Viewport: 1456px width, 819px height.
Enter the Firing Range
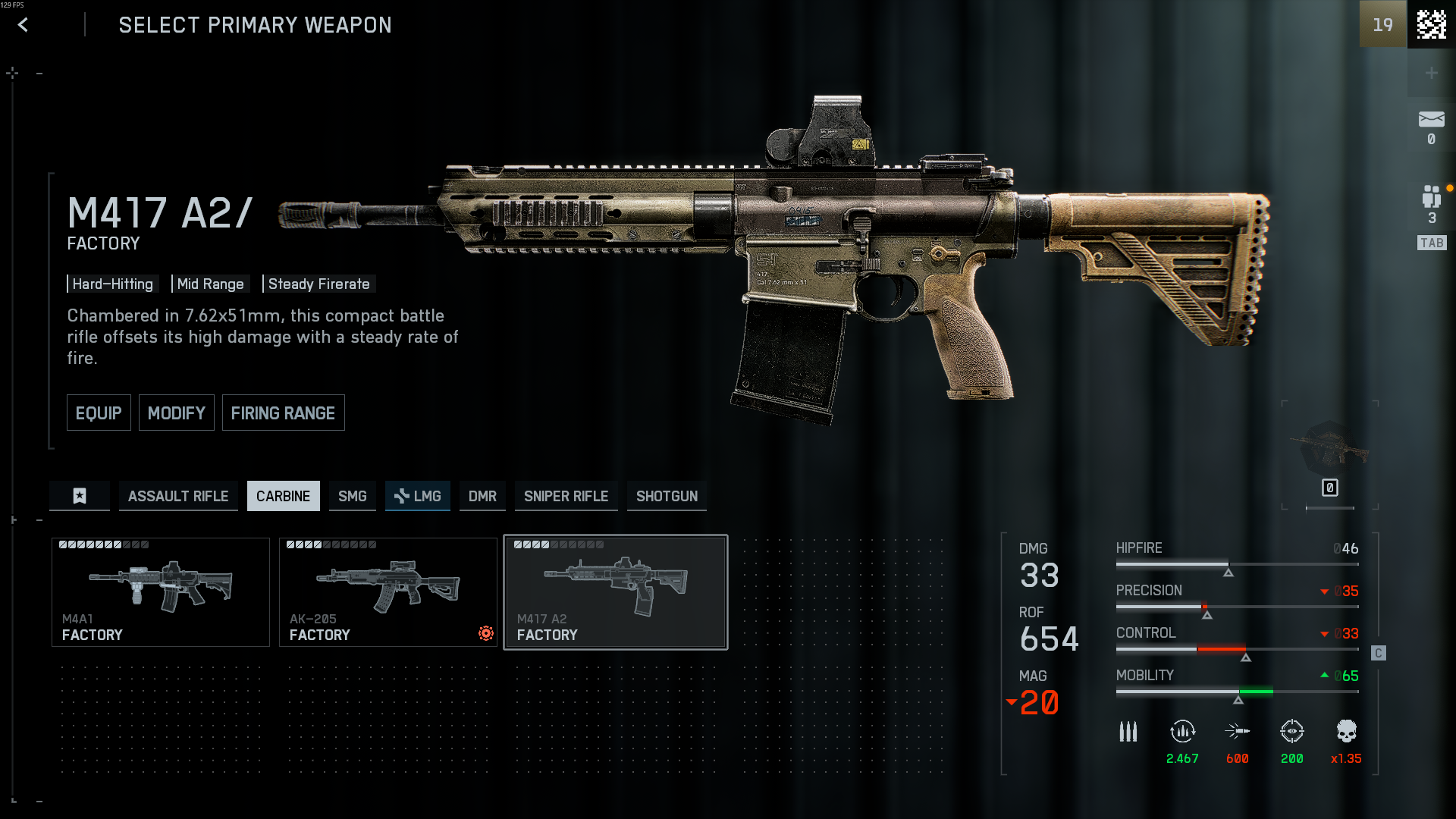[283, 413]
